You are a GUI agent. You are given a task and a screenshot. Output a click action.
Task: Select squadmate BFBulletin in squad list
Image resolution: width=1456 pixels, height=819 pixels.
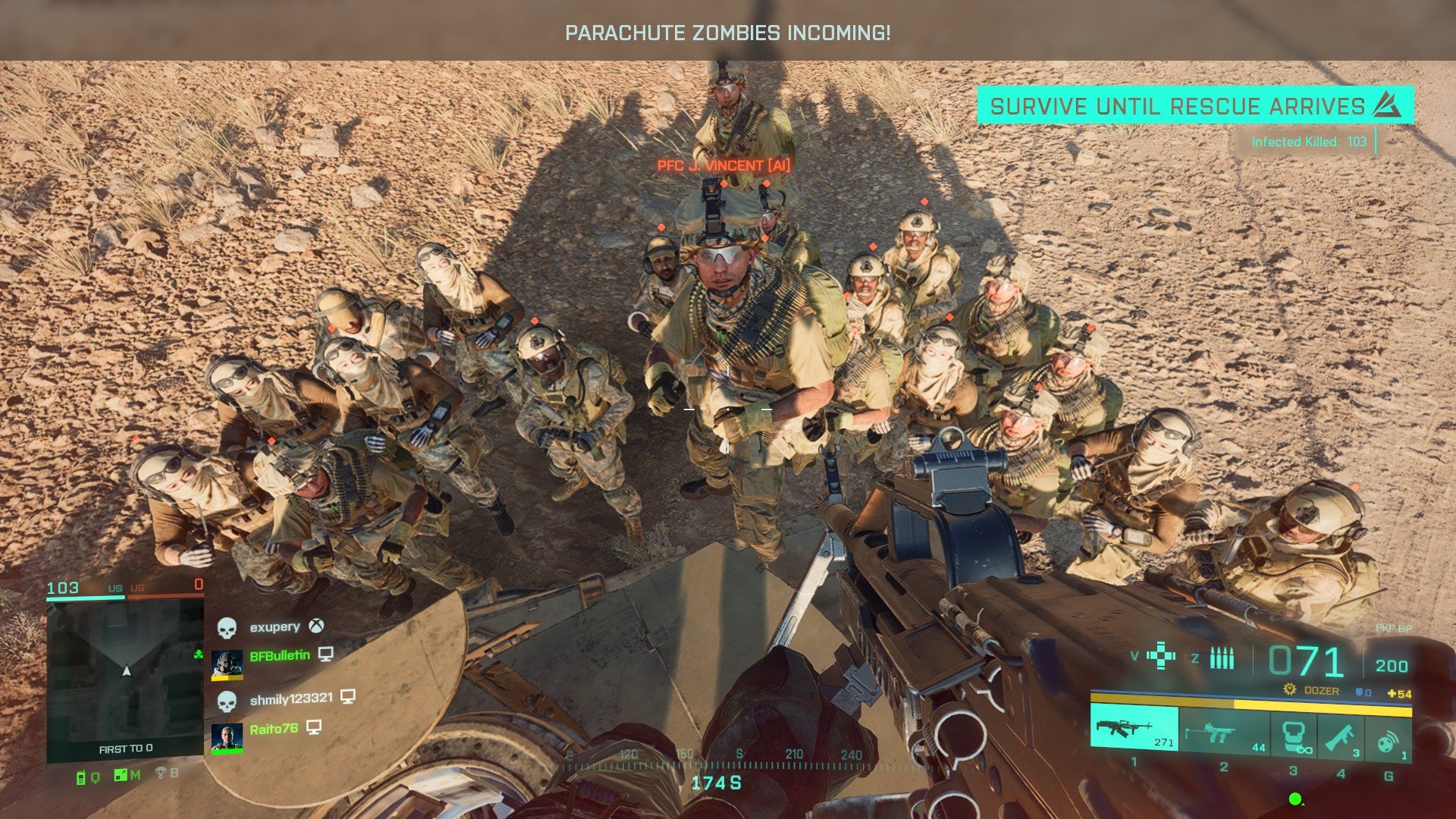click(279, 655)
